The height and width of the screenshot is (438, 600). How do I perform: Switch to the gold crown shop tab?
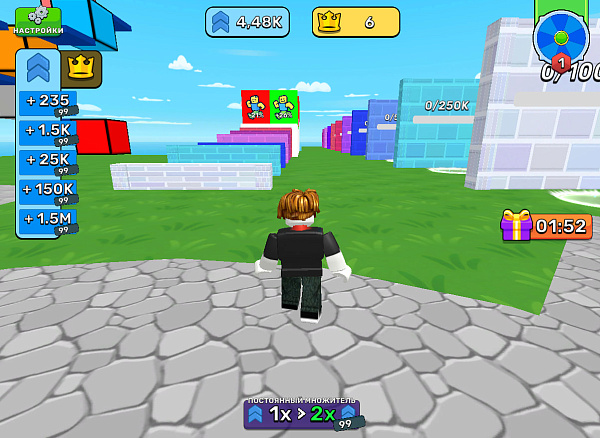[81, 68]
